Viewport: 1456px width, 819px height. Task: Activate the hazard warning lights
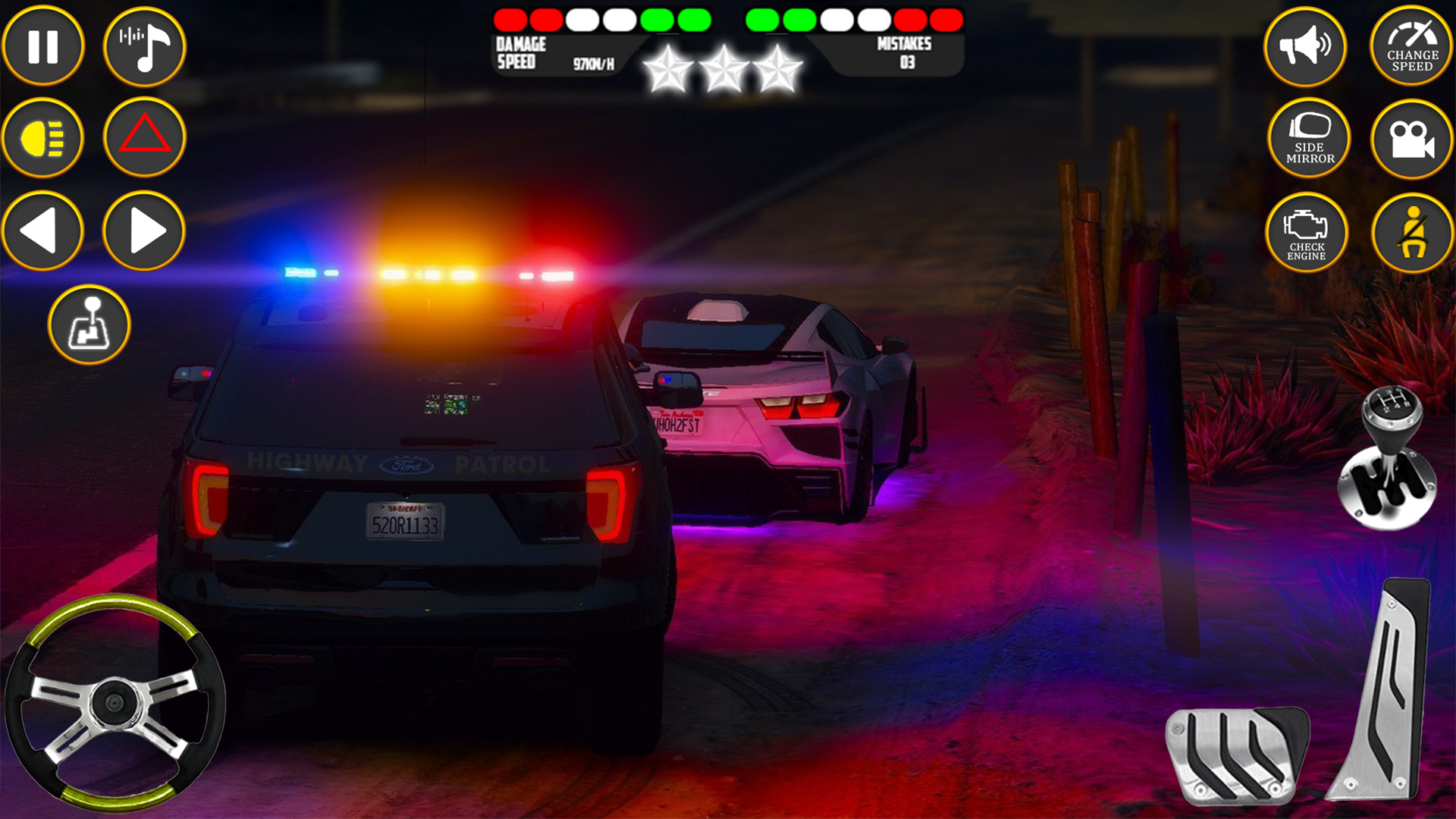click(144, 138)
